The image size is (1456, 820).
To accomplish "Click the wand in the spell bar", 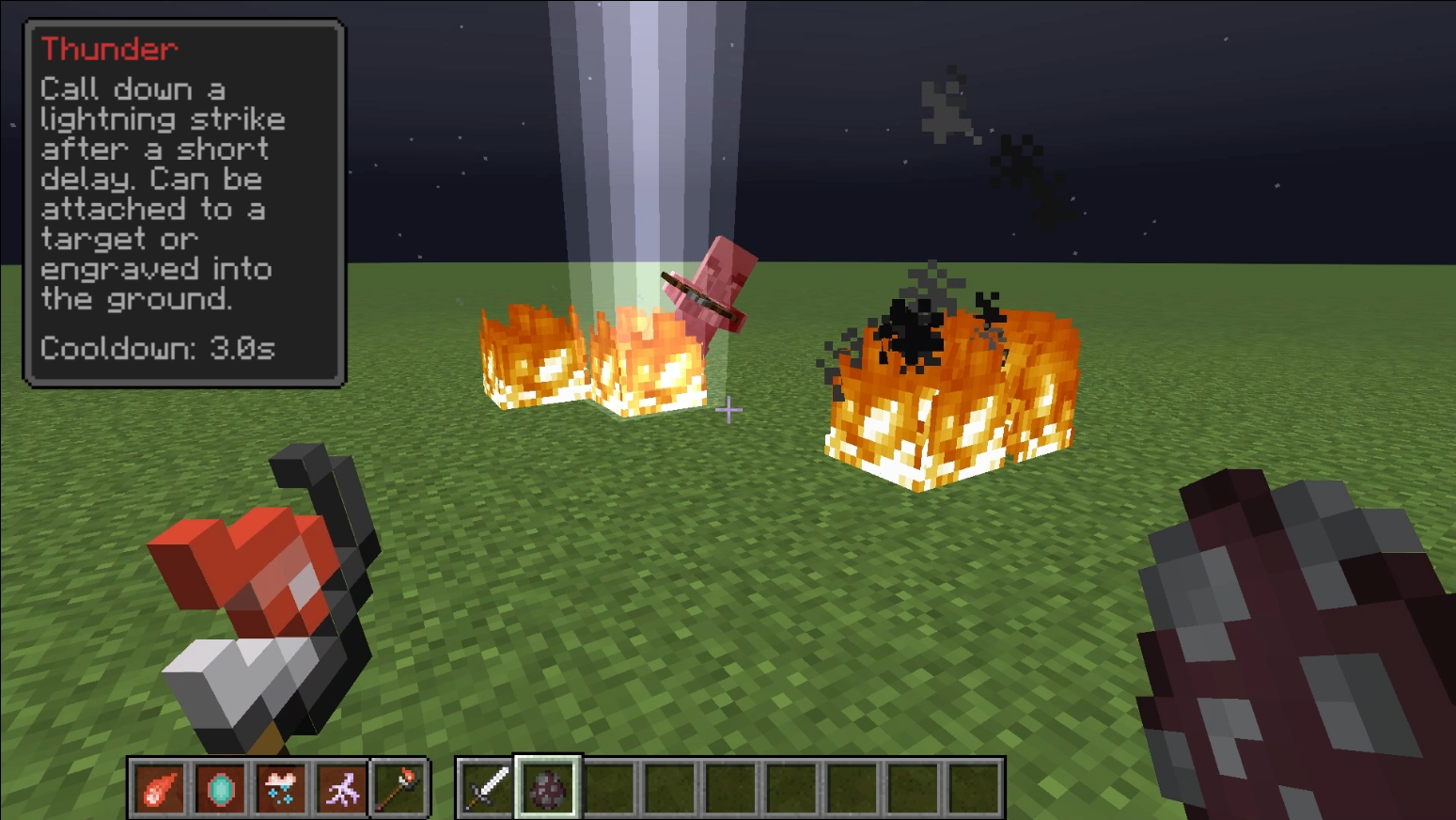I will tap(401, 788).
